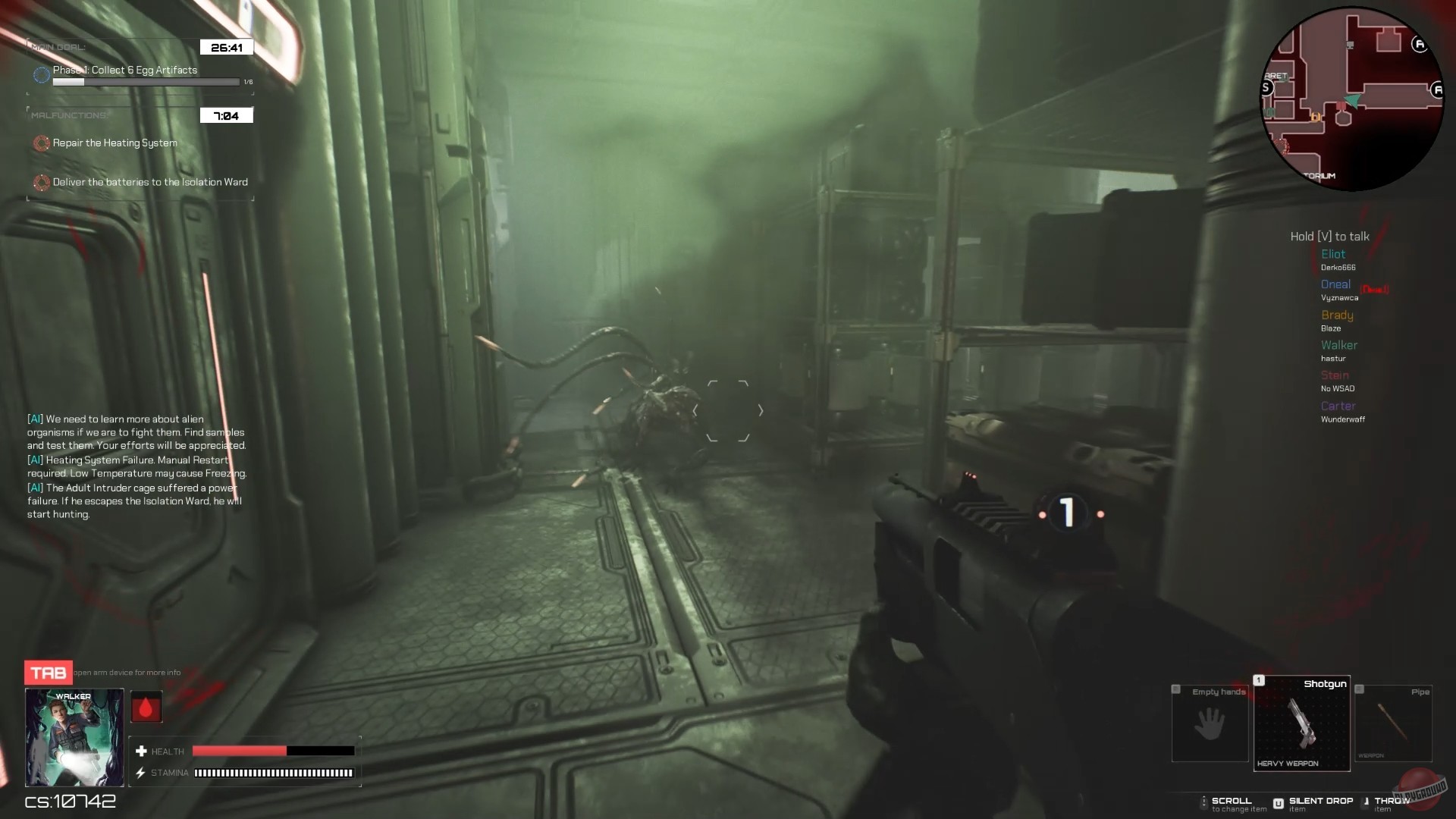Click the stamina lightning bolt icon
Image resolution: width=1456 pixels, height=819 pixels.
[141, 773]
